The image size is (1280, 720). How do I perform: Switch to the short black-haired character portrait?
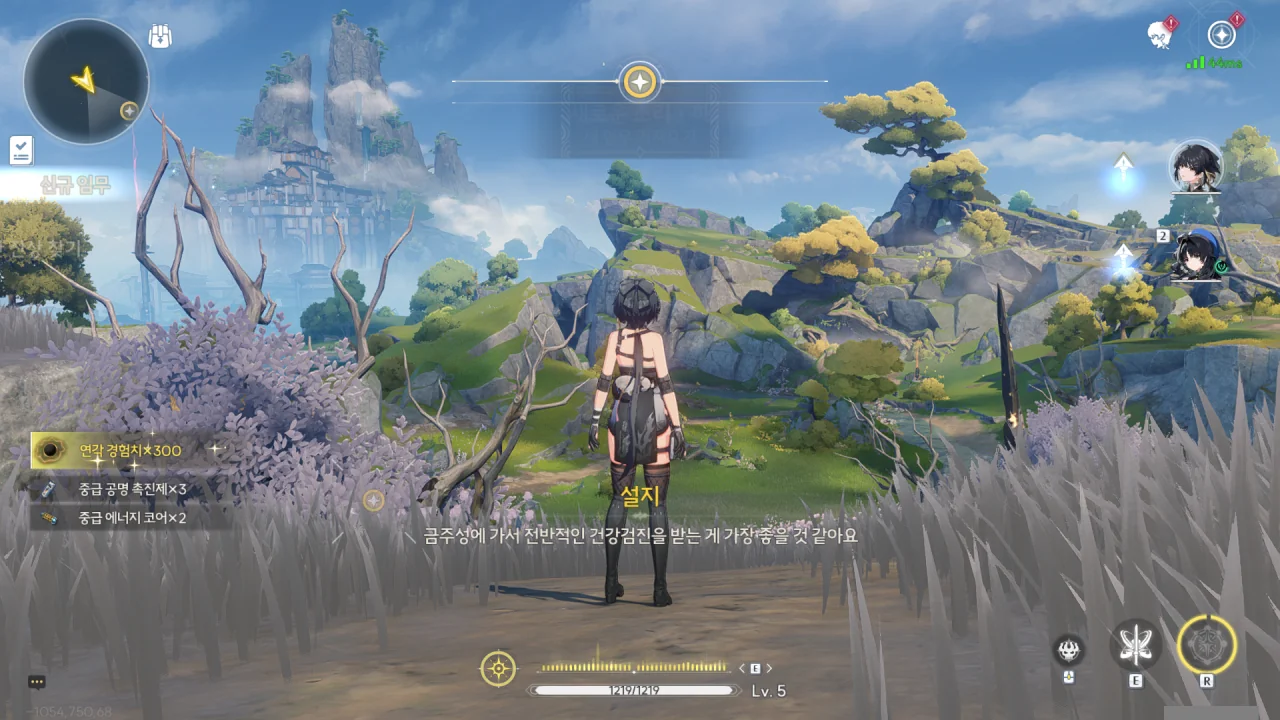[x=1196, y=166]
